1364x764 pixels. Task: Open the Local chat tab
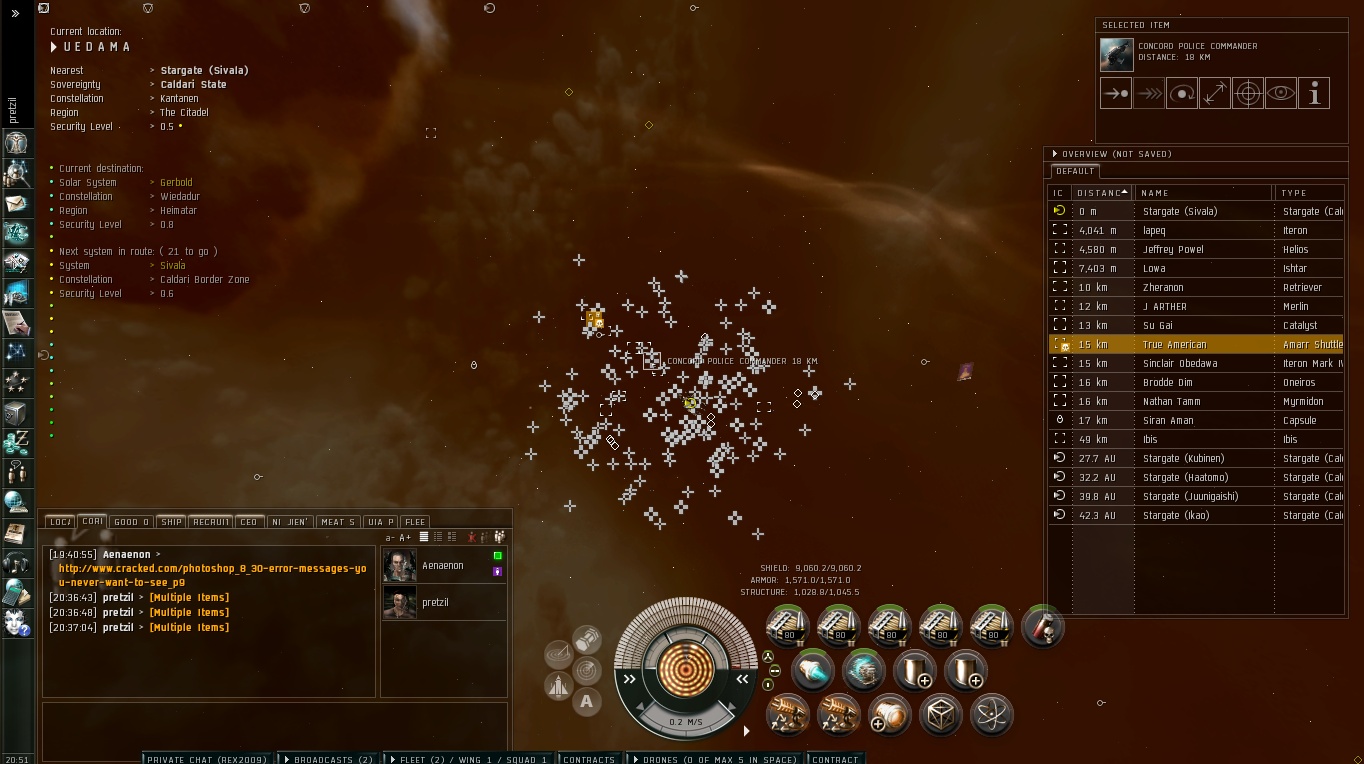(x=60, y=522)
